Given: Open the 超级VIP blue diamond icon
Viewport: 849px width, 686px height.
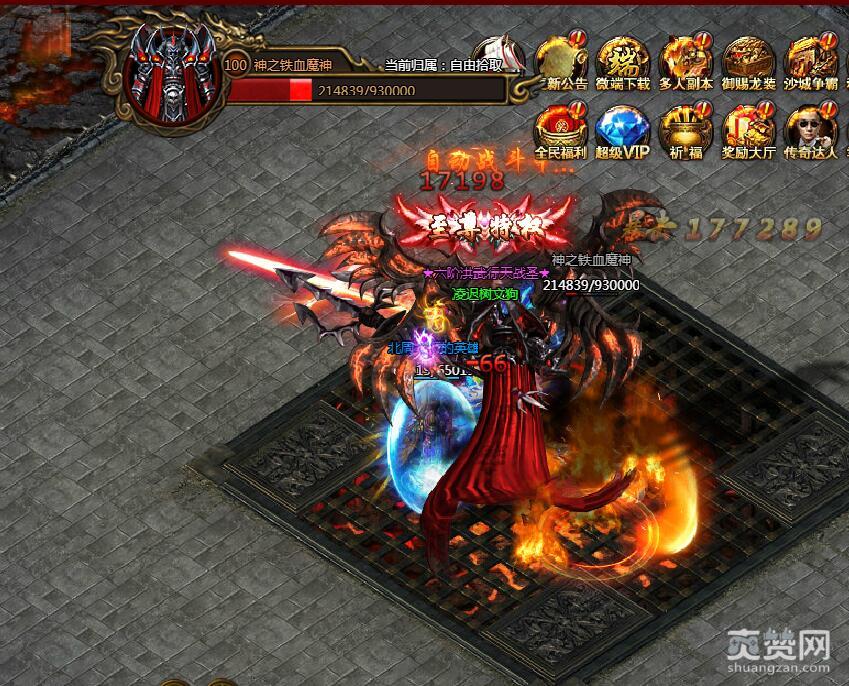Looking at the screenshot, I should [622, 130].
